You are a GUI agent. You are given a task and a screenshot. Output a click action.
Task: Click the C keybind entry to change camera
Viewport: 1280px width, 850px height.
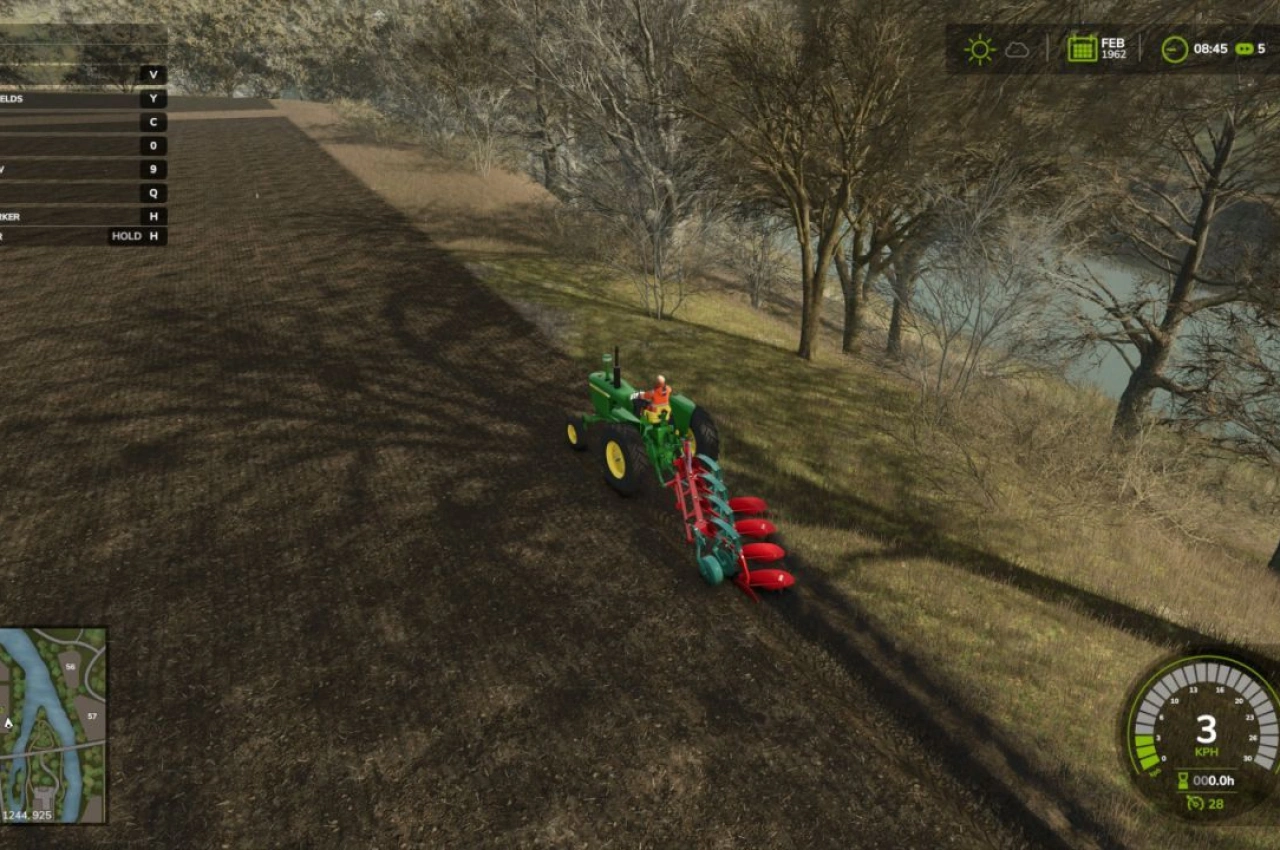pyautogui.click(x=155, y=122)
